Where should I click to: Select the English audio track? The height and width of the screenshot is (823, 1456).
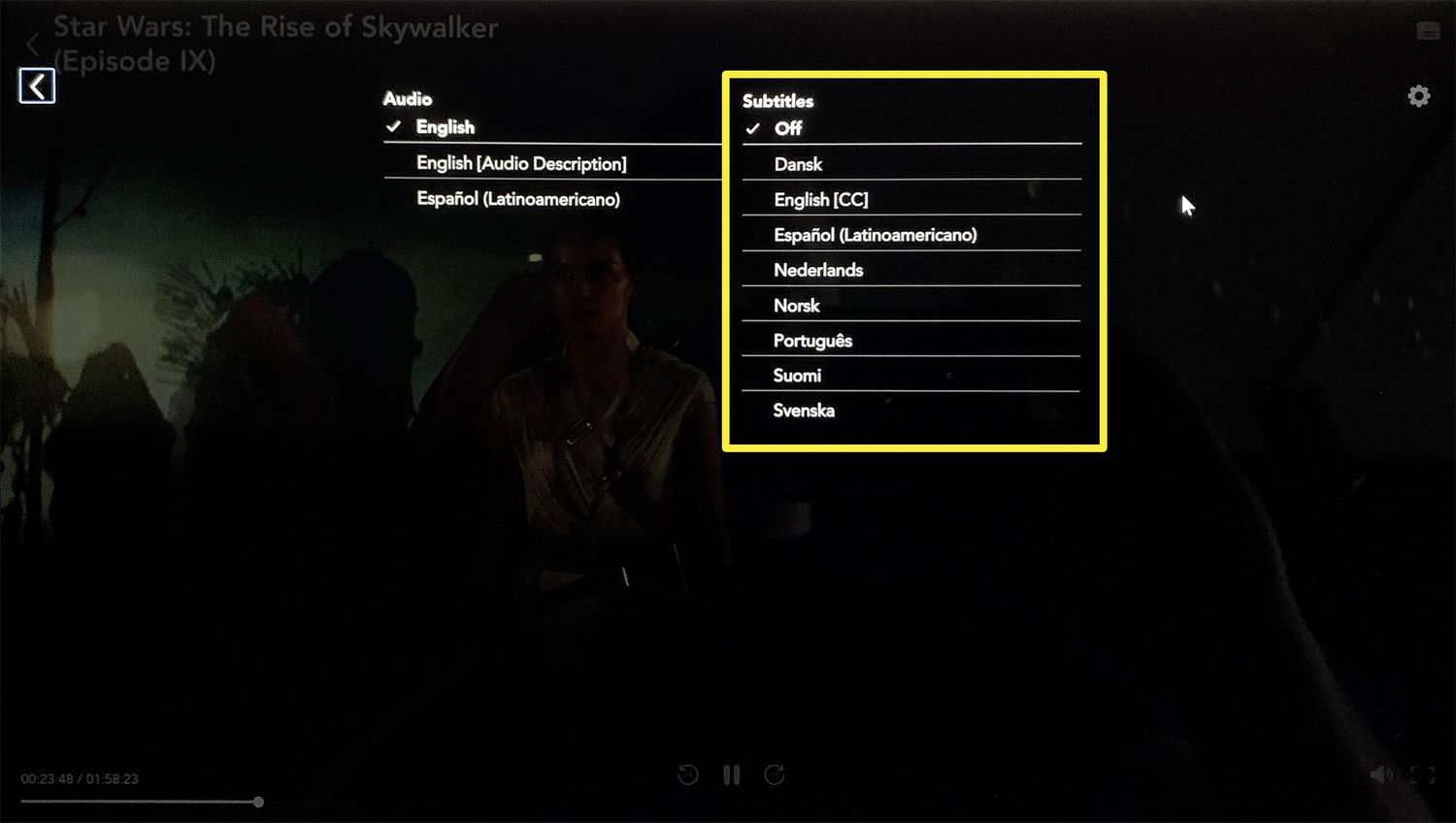tap(446, 127)
